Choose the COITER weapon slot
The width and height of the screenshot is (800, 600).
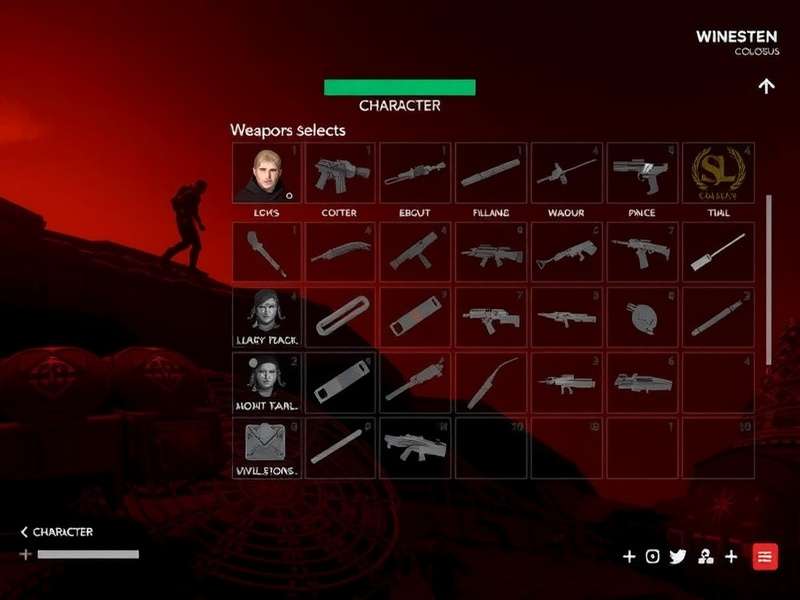pos(340,173)
